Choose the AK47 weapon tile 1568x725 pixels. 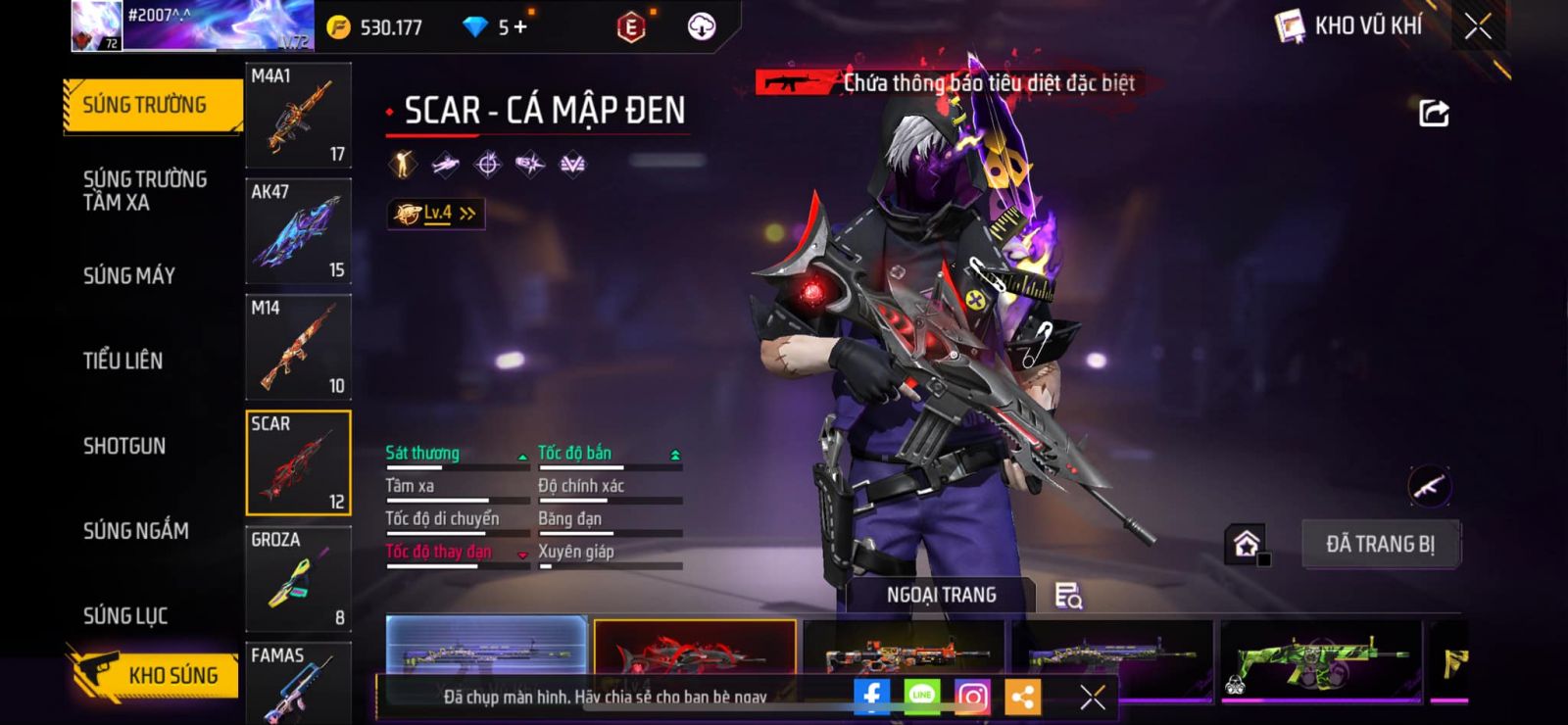[x=298, y=231]
